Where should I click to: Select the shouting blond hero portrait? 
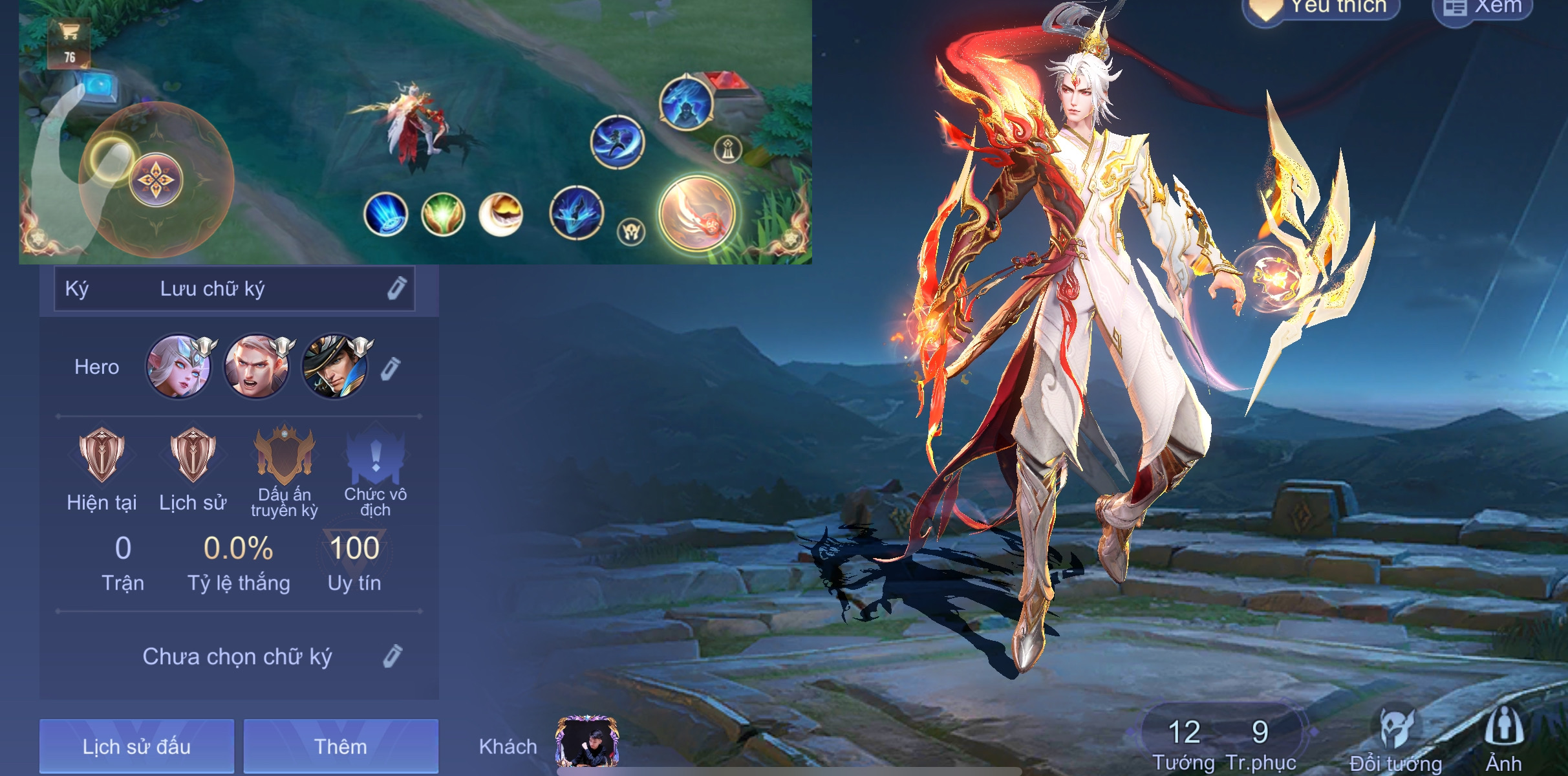257,367
